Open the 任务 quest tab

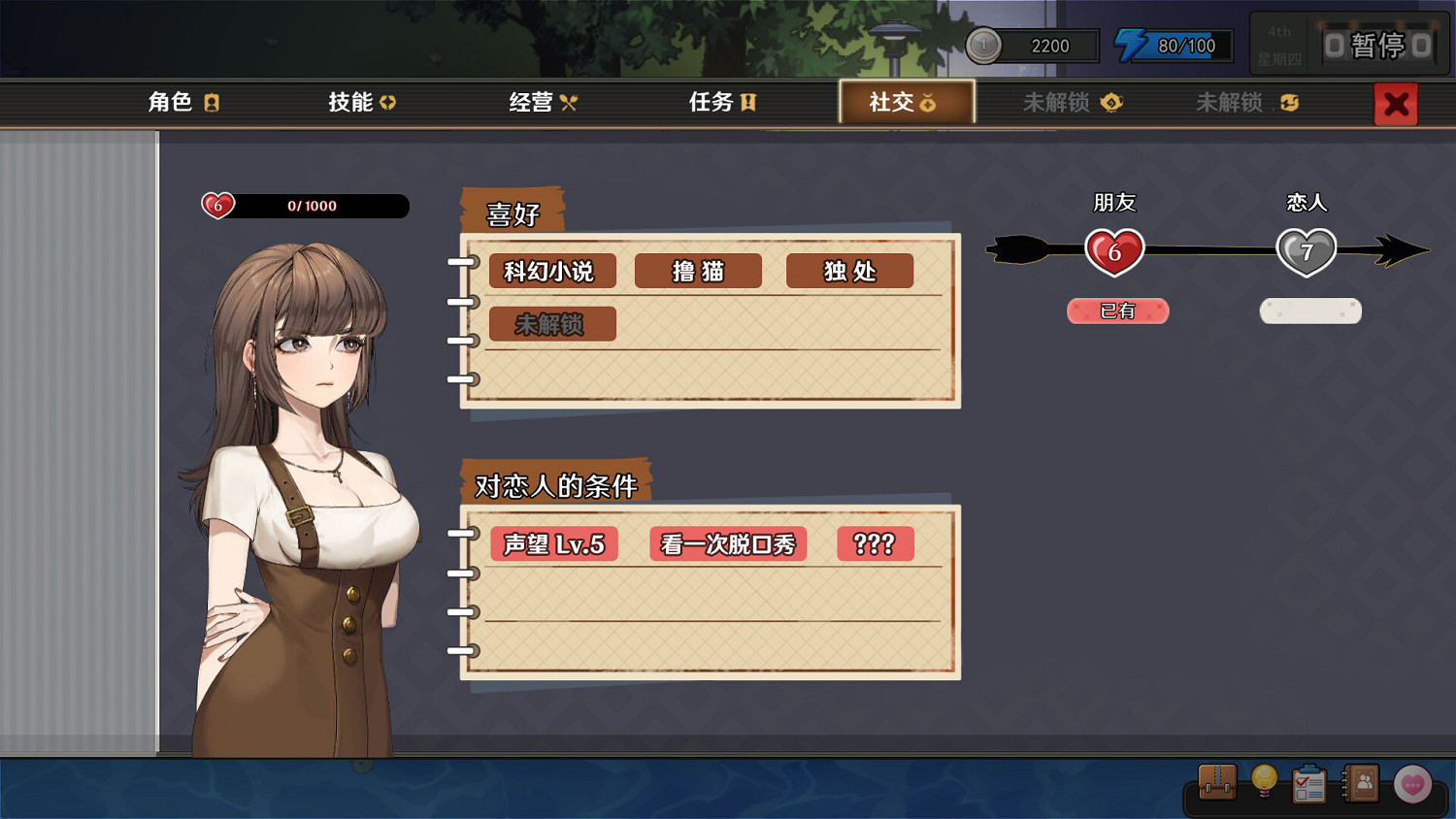720,102
